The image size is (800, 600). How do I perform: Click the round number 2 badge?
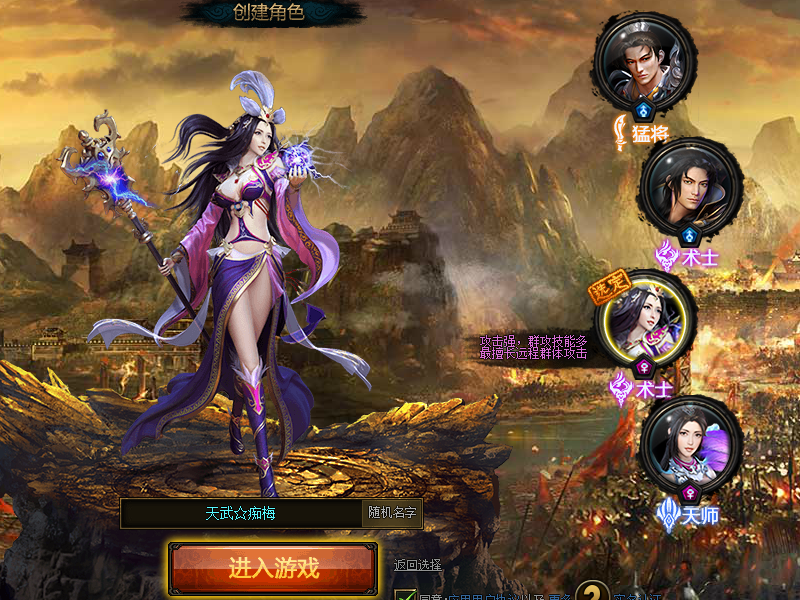click(x=593, y=594)
